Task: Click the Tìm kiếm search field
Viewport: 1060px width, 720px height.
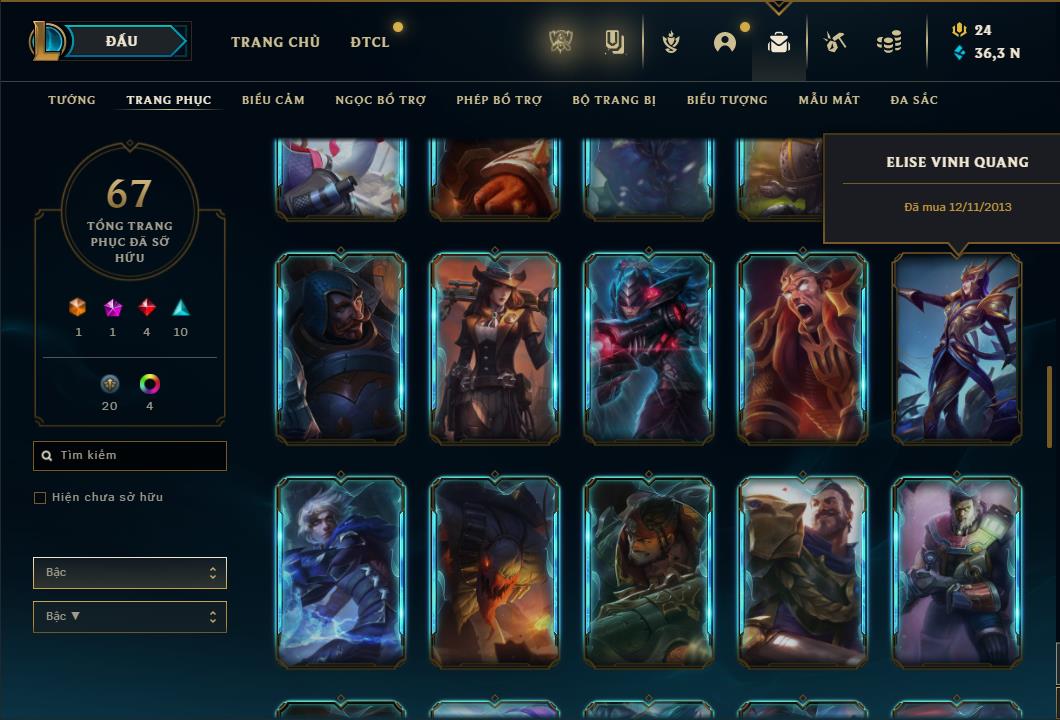Action: pyautogui.click(x=130, y=456)
